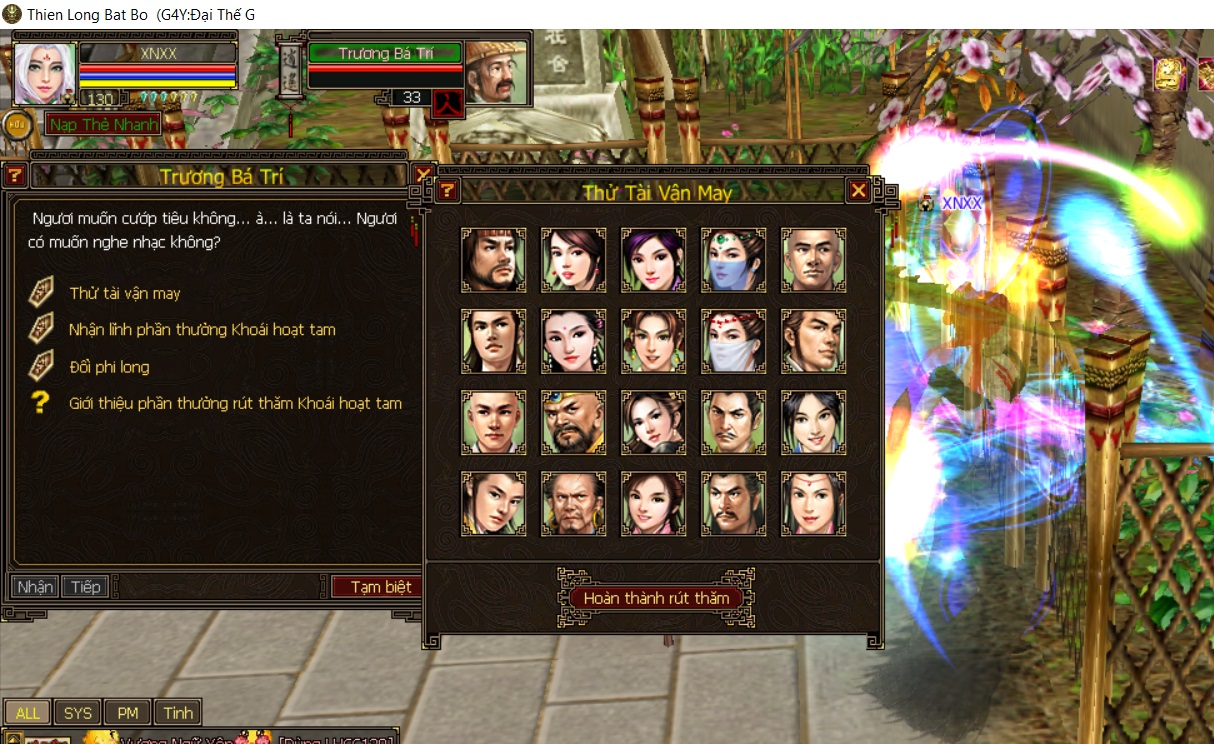Open help for Trương Bá Trí dialogue
This screenshot has width=1214, height=744.
[15, 176]
